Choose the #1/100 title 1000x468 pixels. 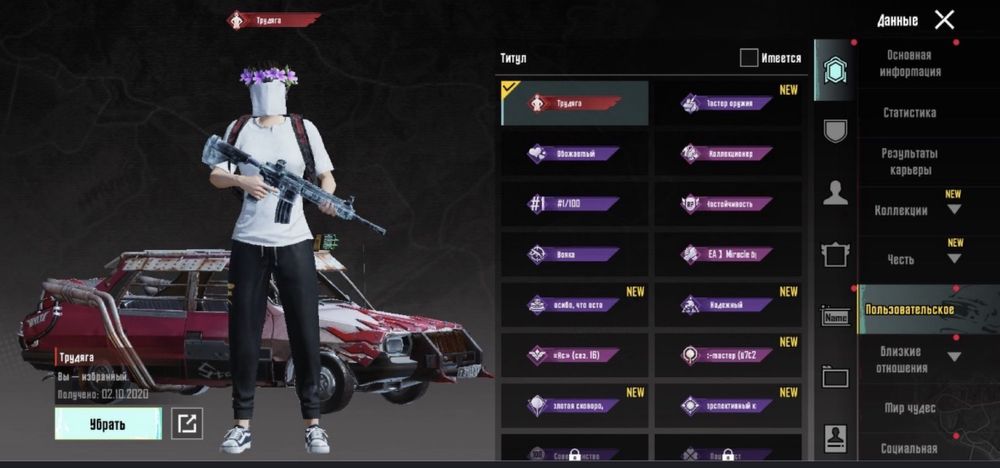click(x=575, y=204)
